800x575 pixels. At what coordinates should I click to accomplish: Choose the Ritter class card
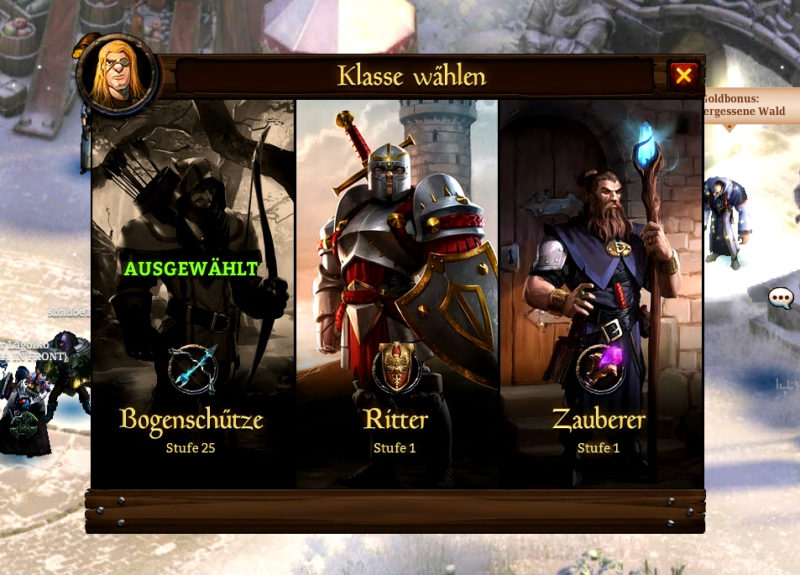pyautogui.click(x=397, y=292)
